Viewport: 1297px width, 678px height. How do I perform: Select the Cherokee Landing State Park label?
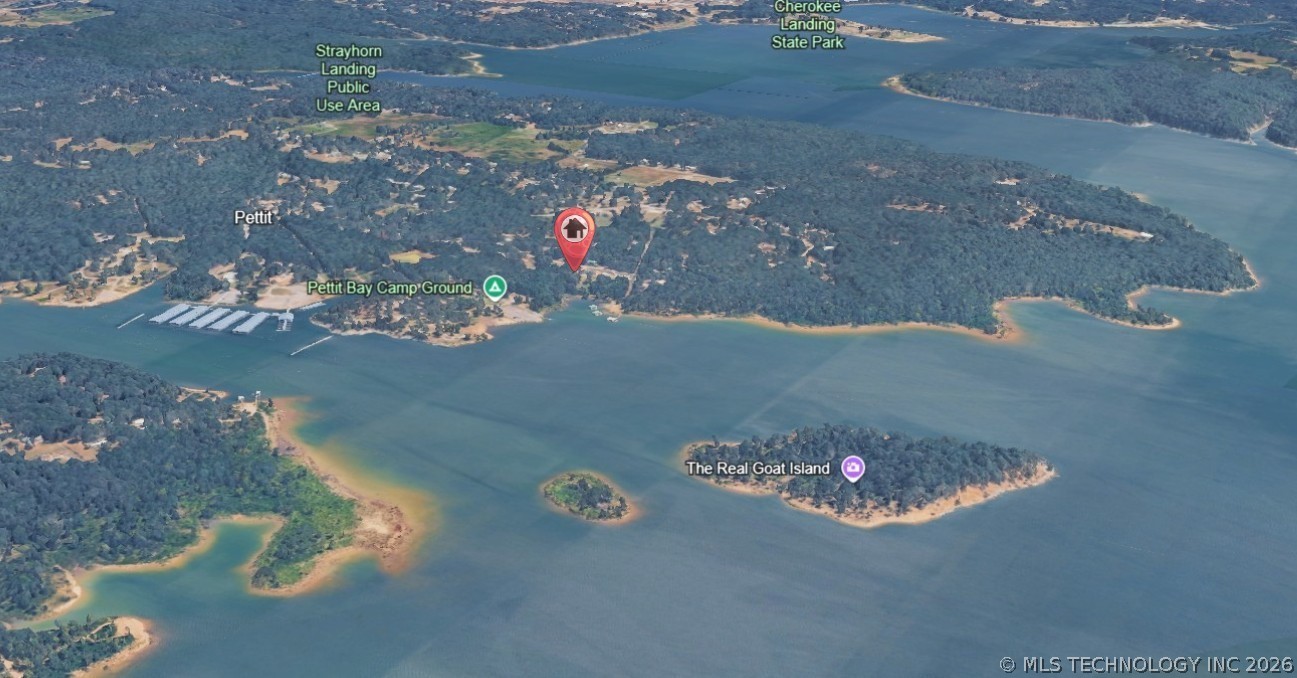pos(807,24)
